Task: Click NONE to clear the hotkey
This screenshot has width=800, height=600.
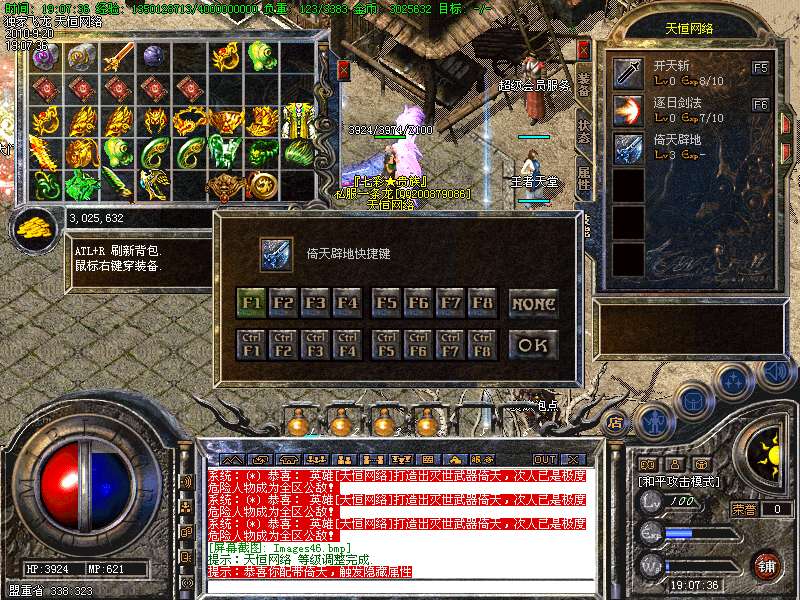Action: coord(533,302)
